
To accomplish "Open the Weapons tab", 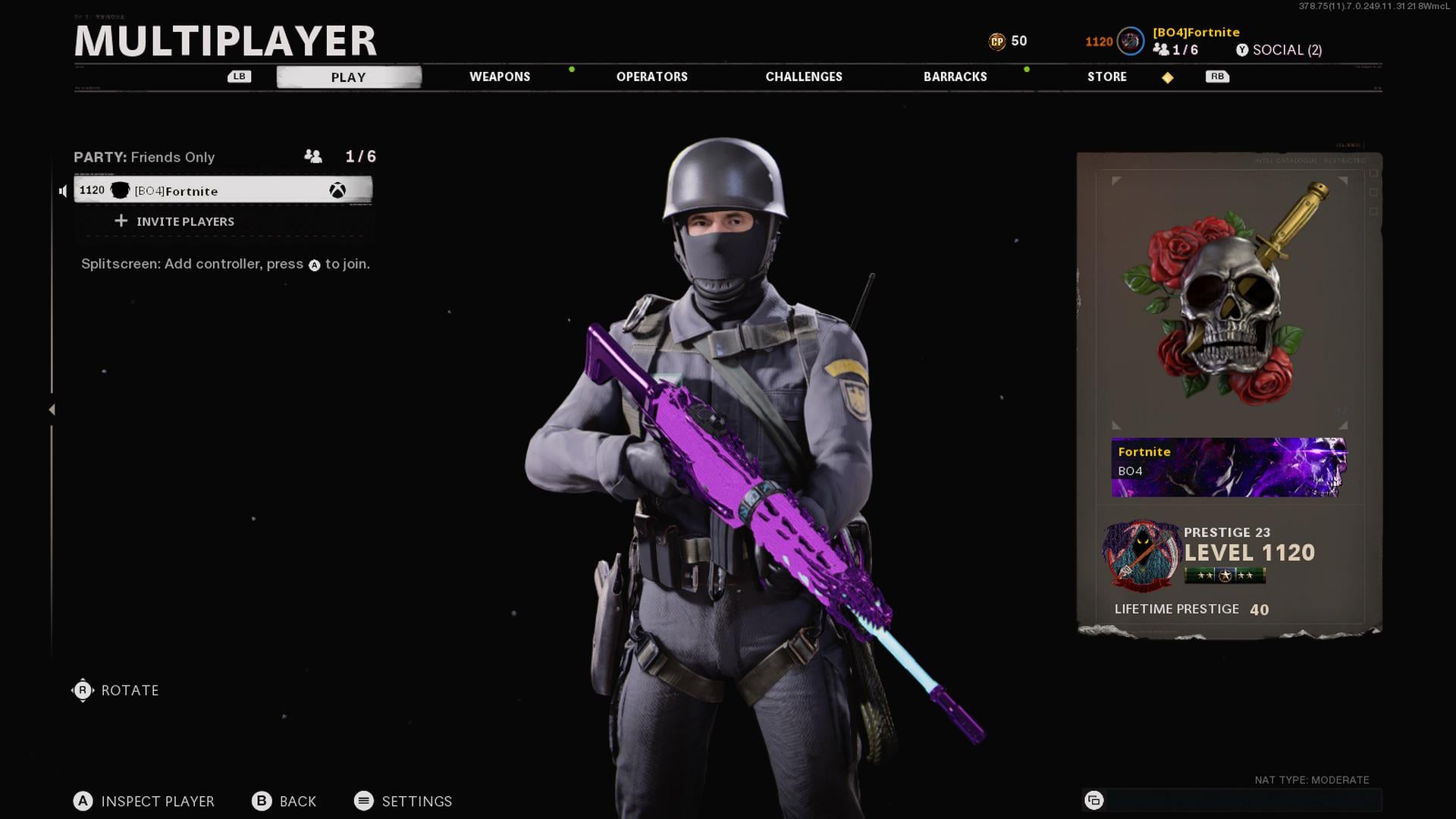I will [500, 77].
